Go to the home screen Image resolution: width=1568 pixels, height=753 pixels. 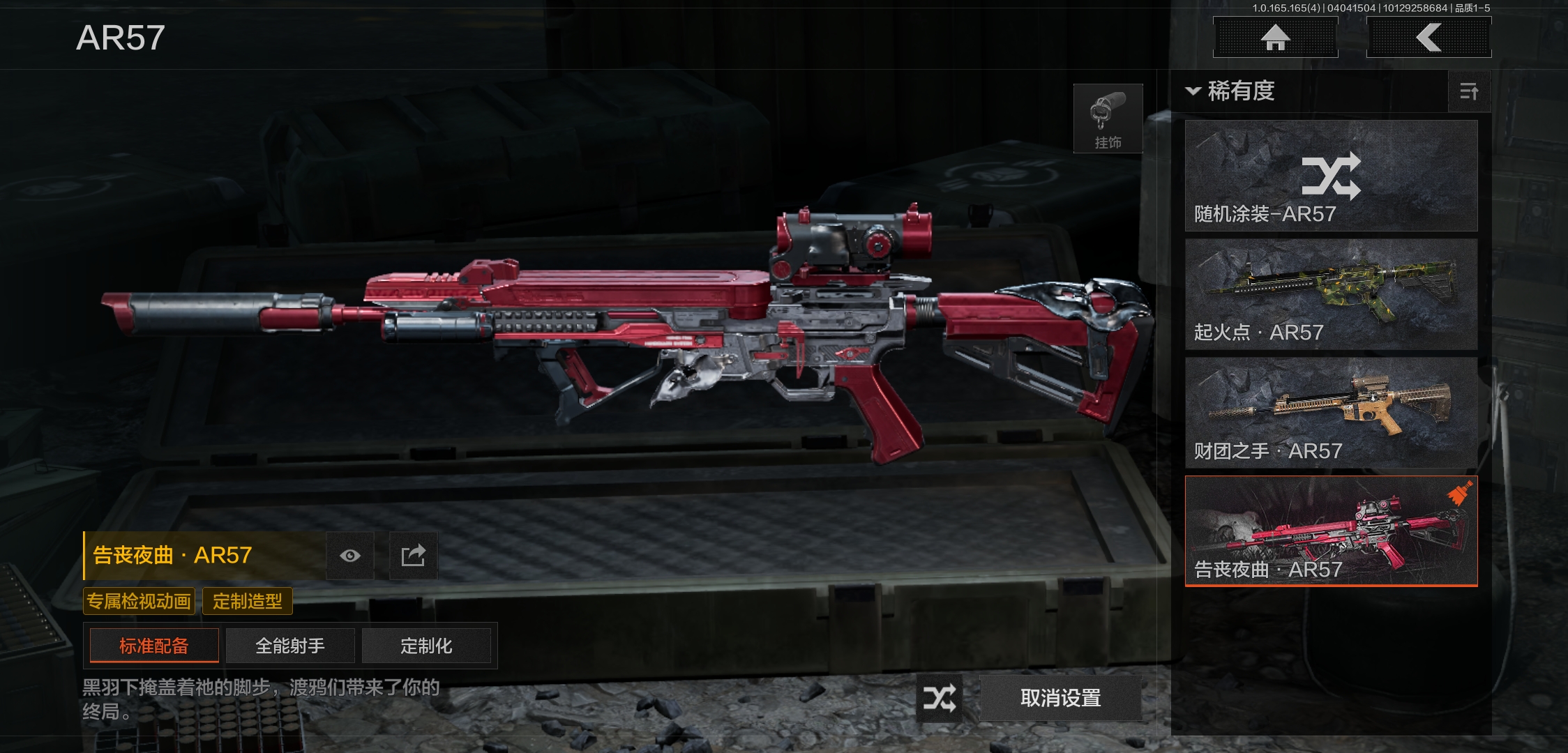click(x=1275, y=38)
